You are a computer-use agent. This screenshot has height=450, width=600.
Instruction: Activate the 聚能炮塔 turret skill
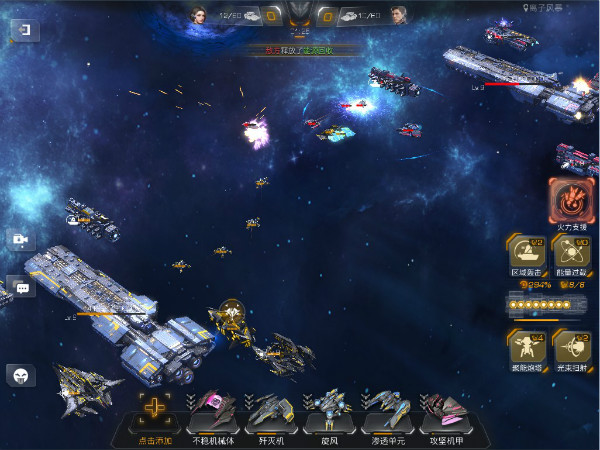pyautogui.click(x=526, y=349)
